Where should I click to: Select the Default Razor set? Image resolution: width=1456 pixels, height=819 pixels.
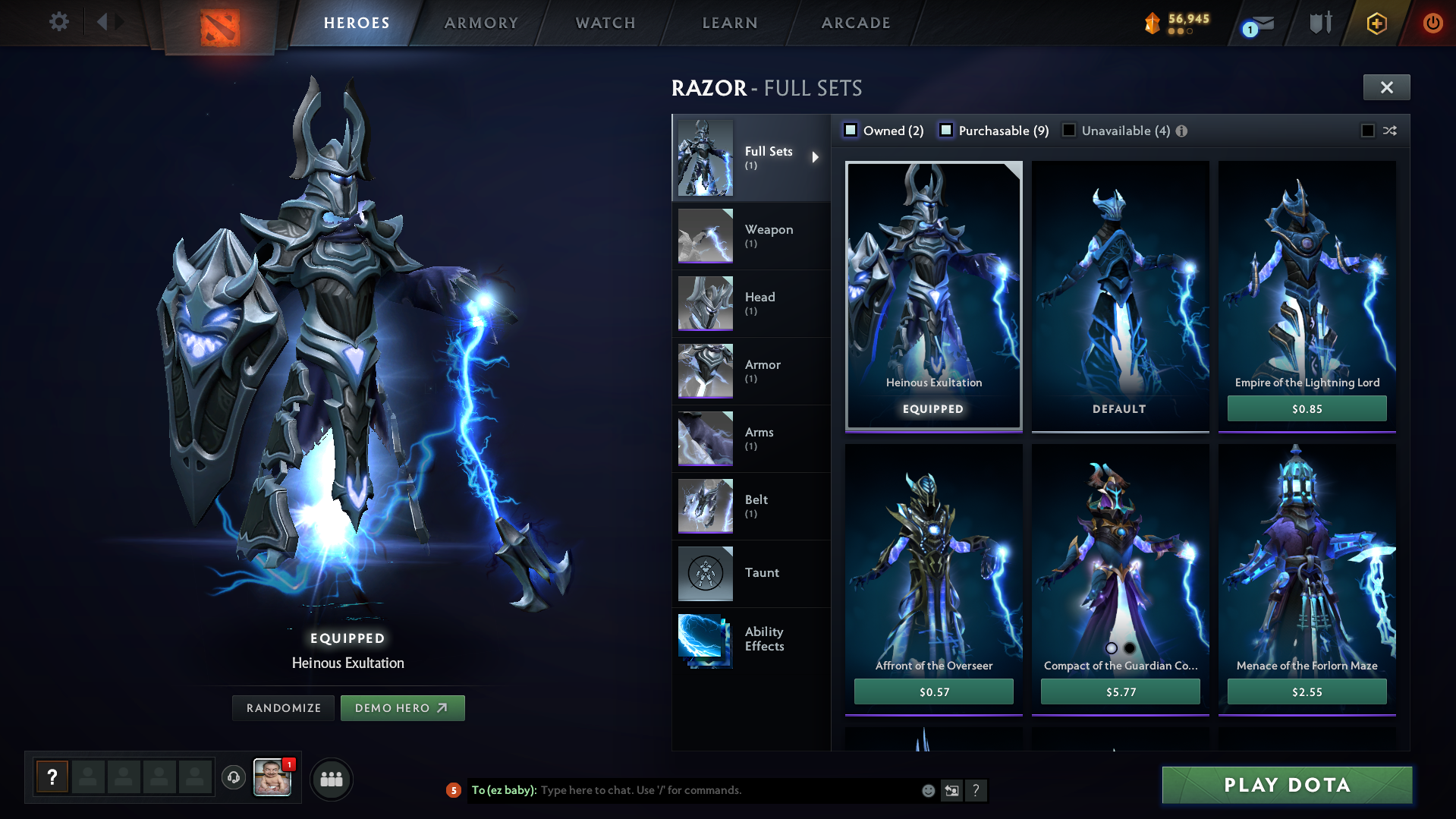1120,296
